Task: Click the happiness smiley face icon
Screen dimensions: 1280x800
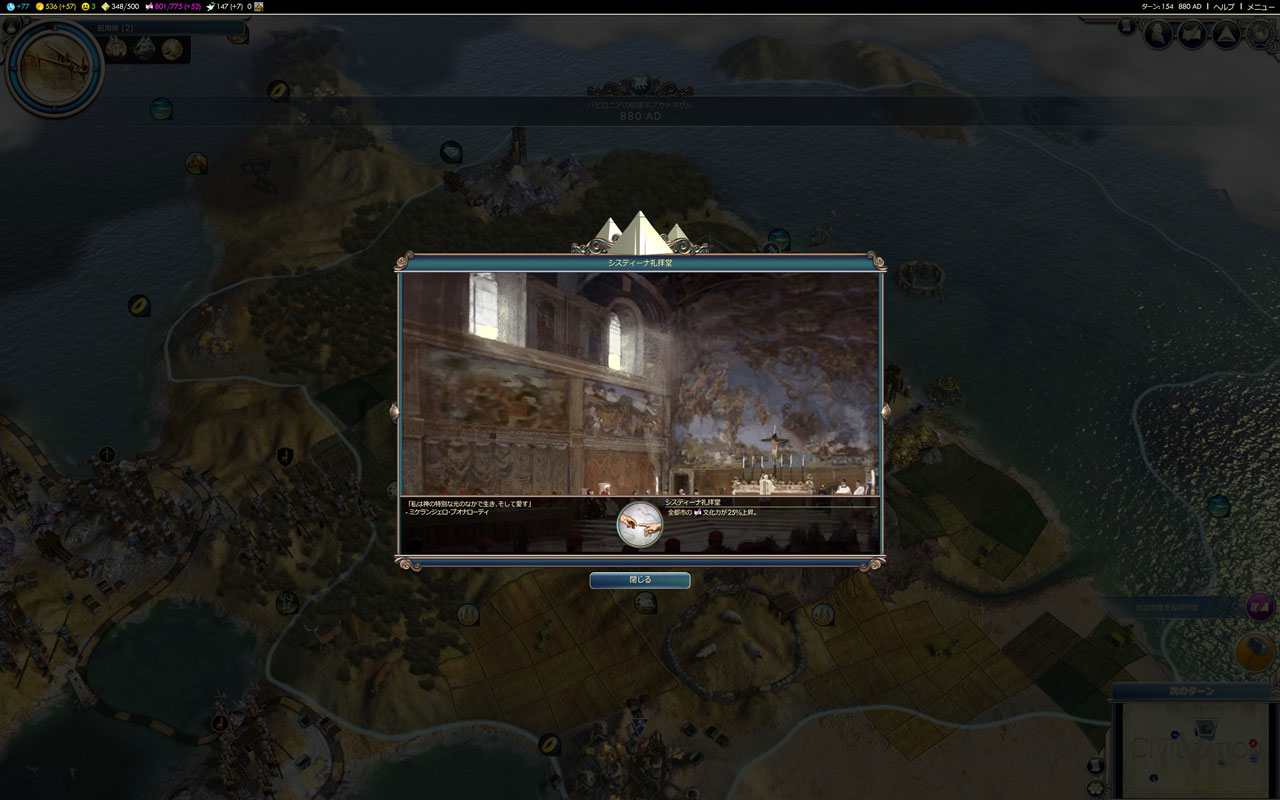Action: 86,6
